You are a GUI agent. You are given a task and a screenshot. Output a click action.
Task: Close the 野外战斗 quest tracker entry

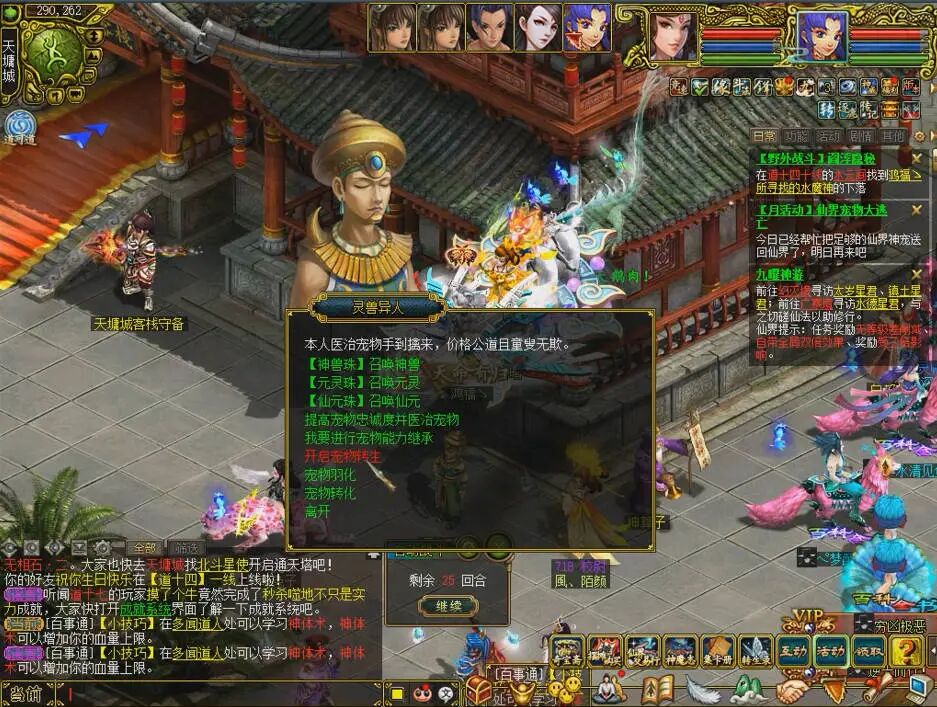916,158
